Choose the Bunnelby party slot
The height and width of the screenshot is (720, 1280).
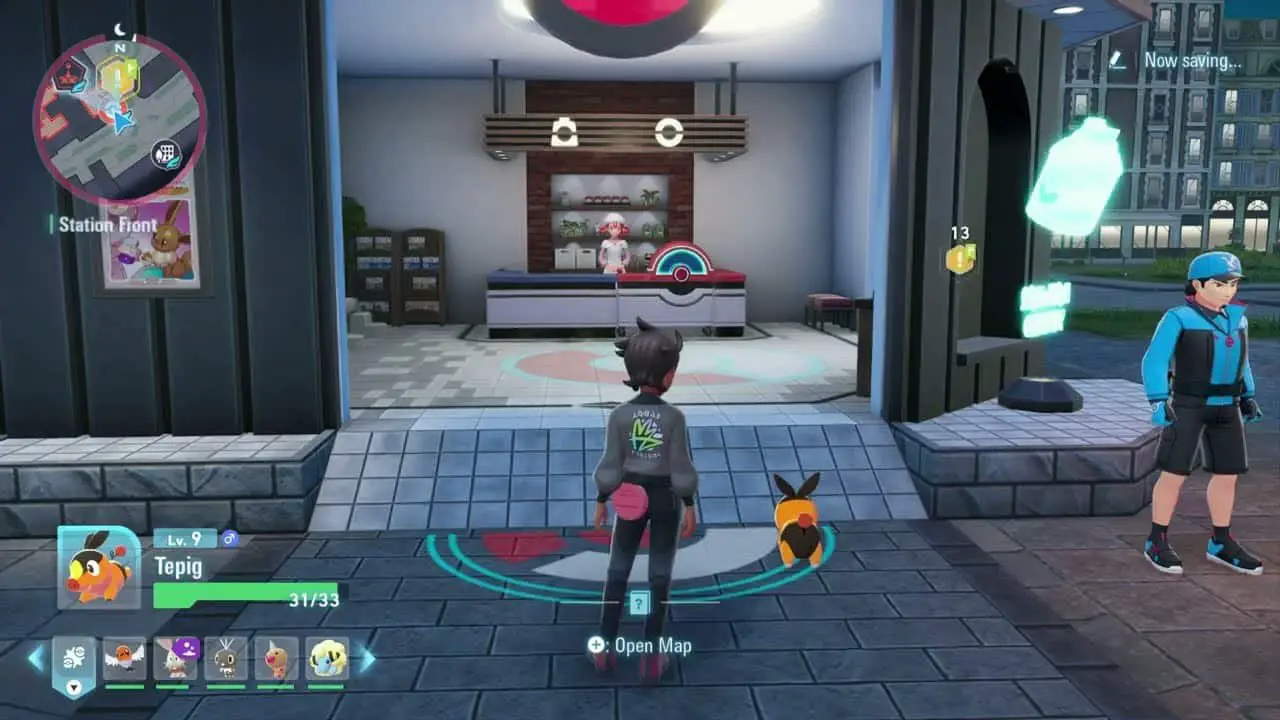(x=175, y=658)
